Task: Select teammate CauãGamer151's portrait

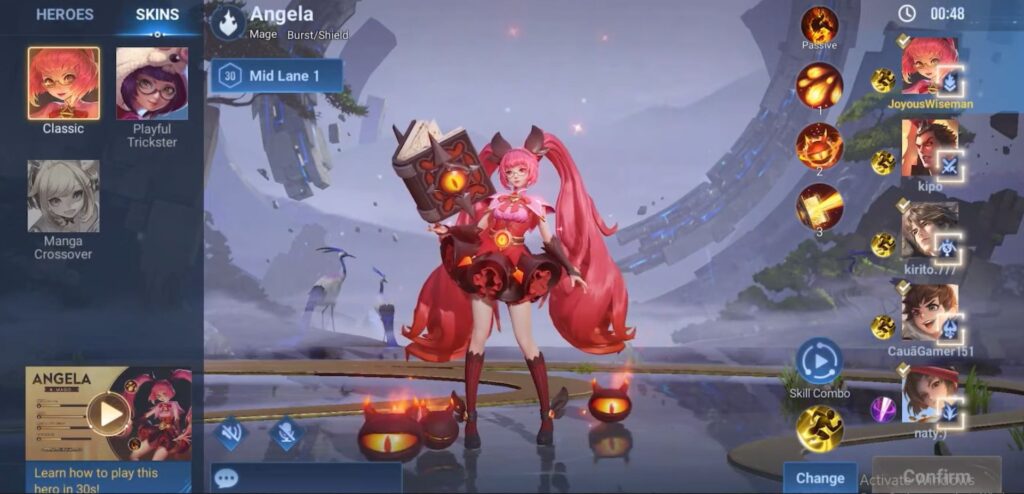Action: pyautogui.click(x=930, y=312)
